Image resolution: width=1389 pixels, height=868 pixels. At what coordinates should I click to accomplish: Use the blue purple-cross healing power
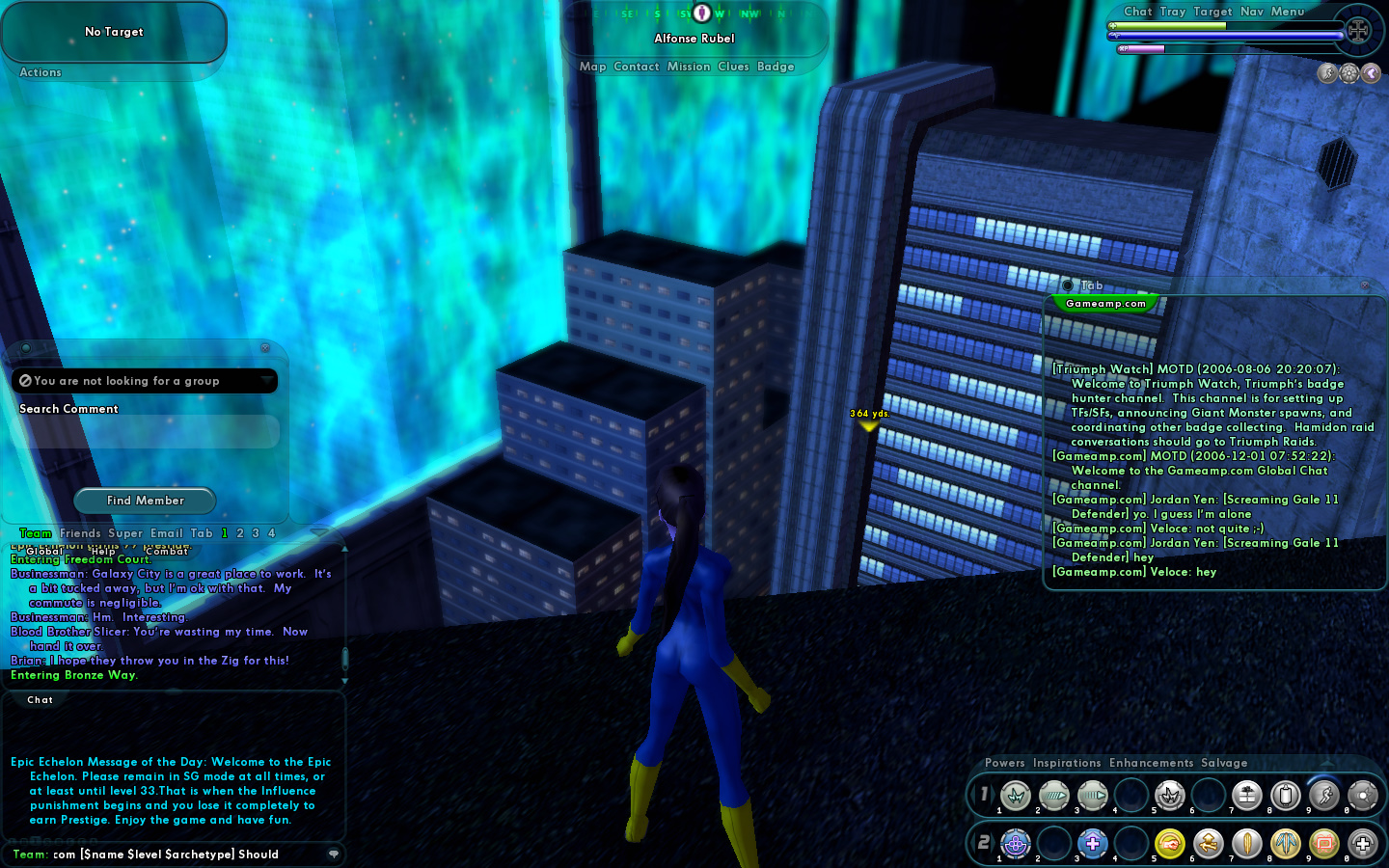click(x=1092, y=844)
